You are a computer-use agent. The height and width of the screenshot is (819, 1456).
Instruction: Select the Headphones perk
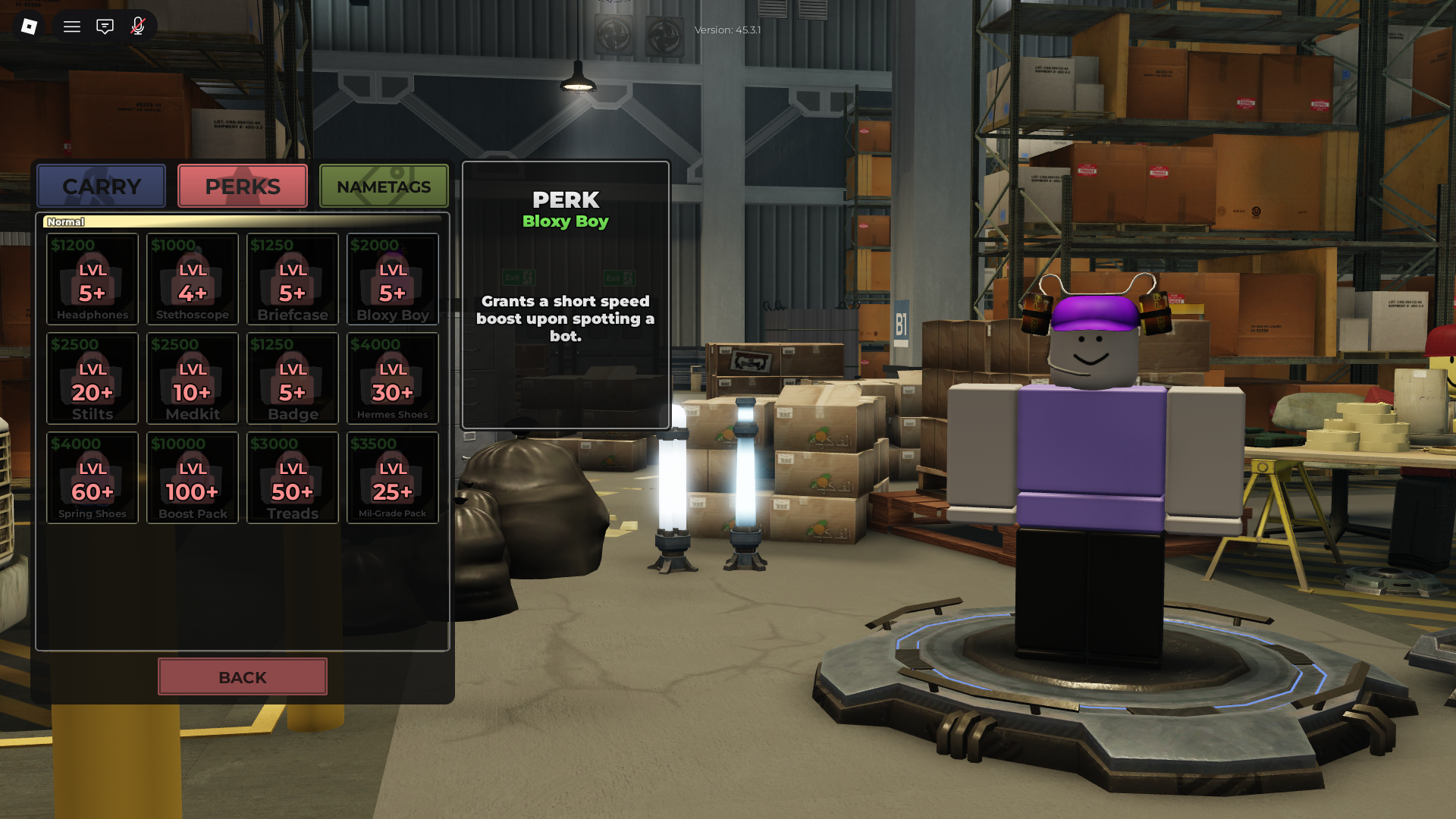(x=92, y=279)
